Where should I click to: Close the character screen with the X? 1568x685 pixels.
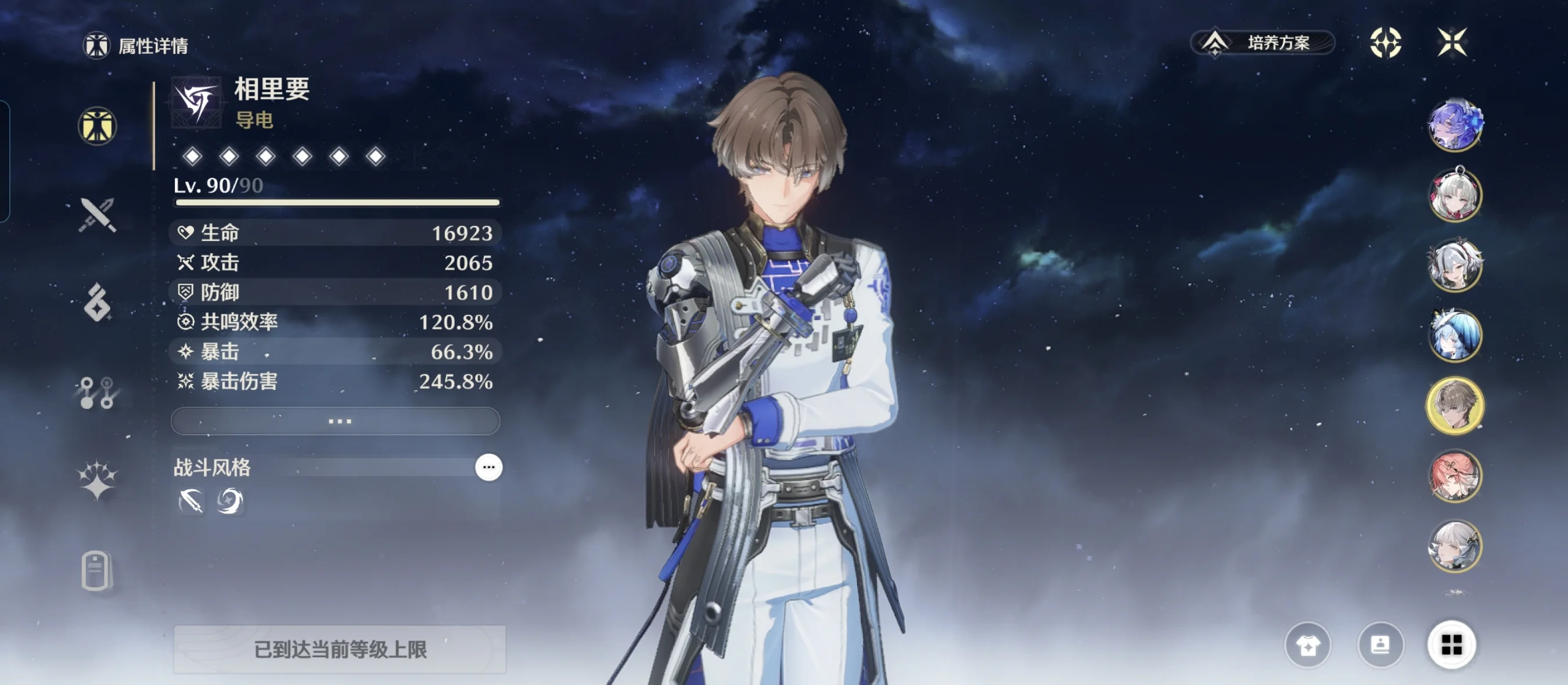click(x=1452, y=42)
